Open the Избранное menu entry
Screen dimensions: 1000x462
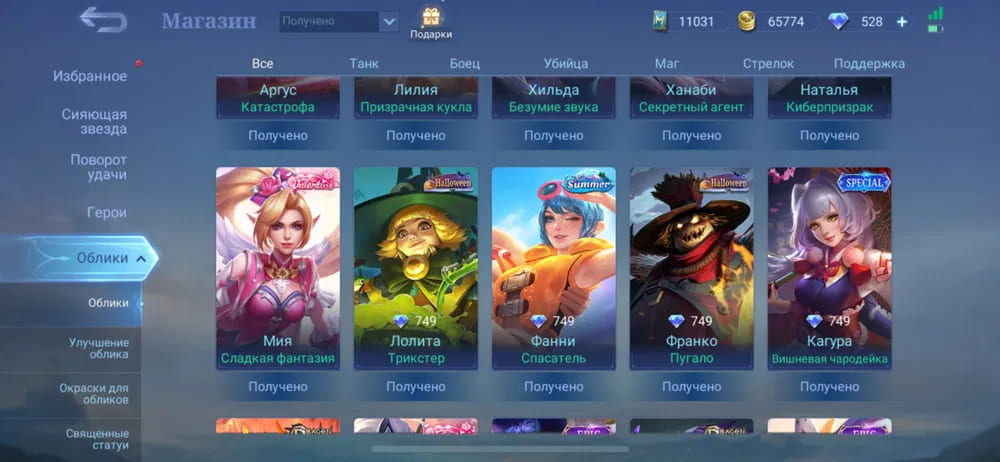point(90,76)
